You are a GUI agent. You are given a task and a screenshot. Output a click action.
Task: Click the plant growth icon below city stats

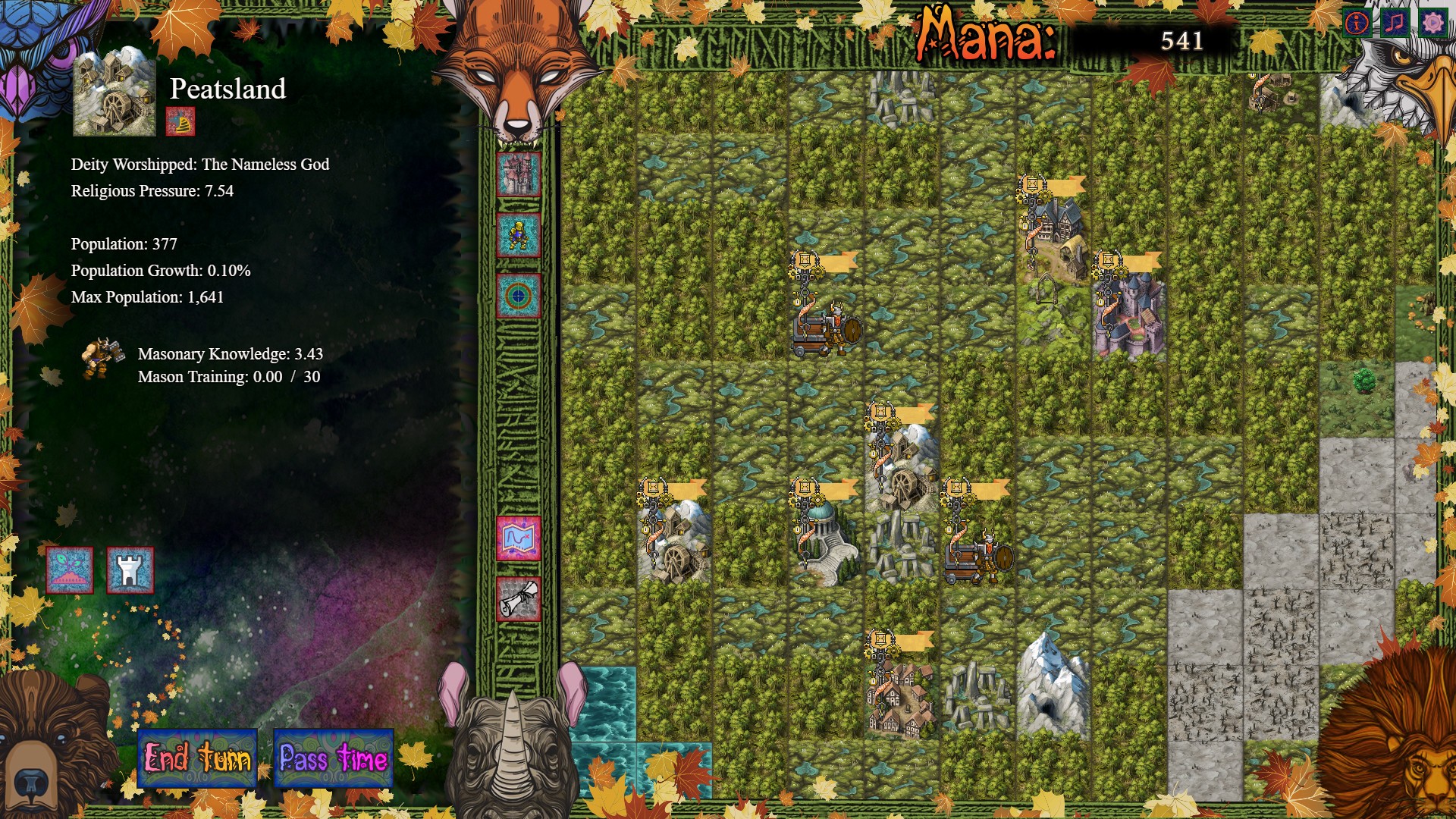pyautogui.click(x=71, y=571)
